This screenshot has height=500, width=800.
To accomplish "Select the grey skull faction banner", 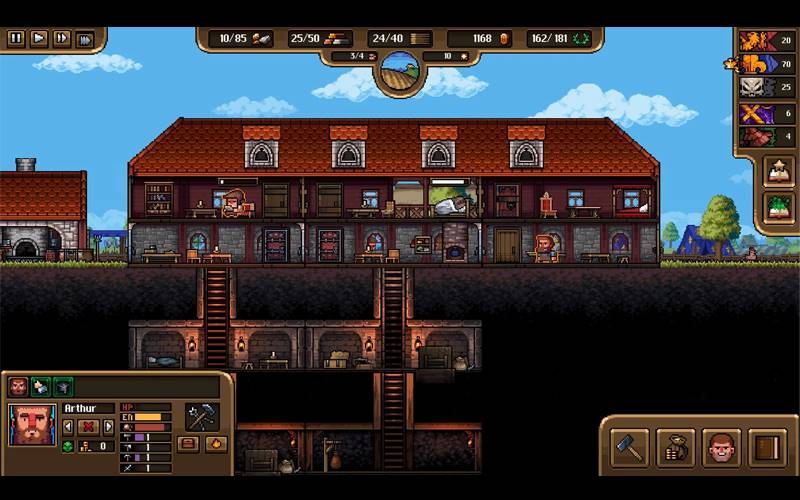I will click(753, 88).
